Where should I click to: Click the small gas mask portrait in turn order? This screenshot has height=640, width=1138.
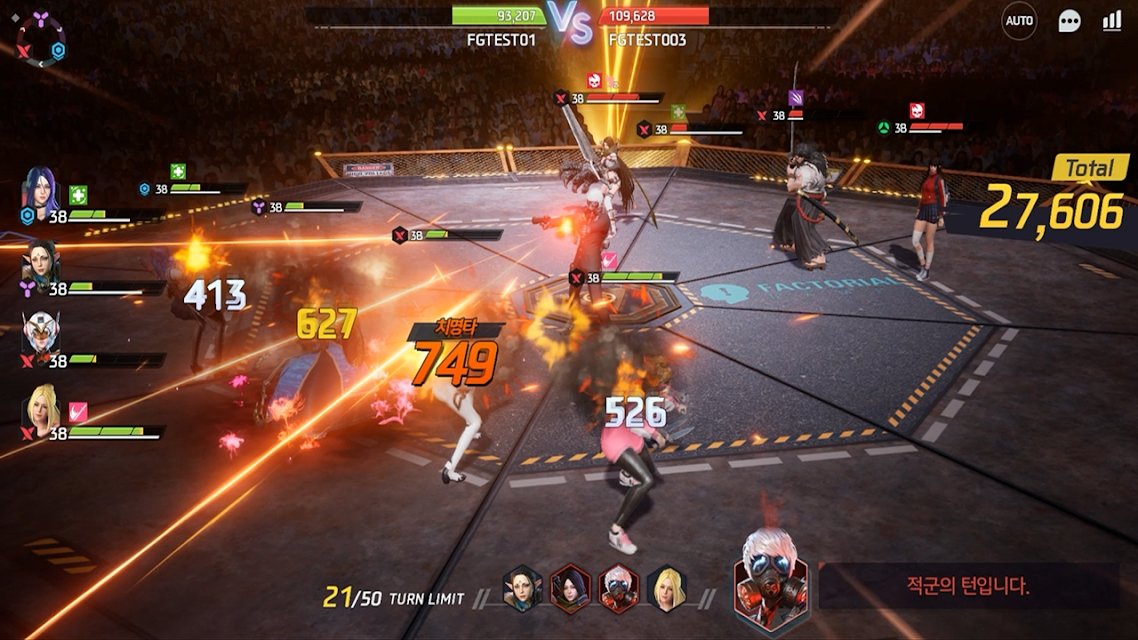(x=619, y=588)
